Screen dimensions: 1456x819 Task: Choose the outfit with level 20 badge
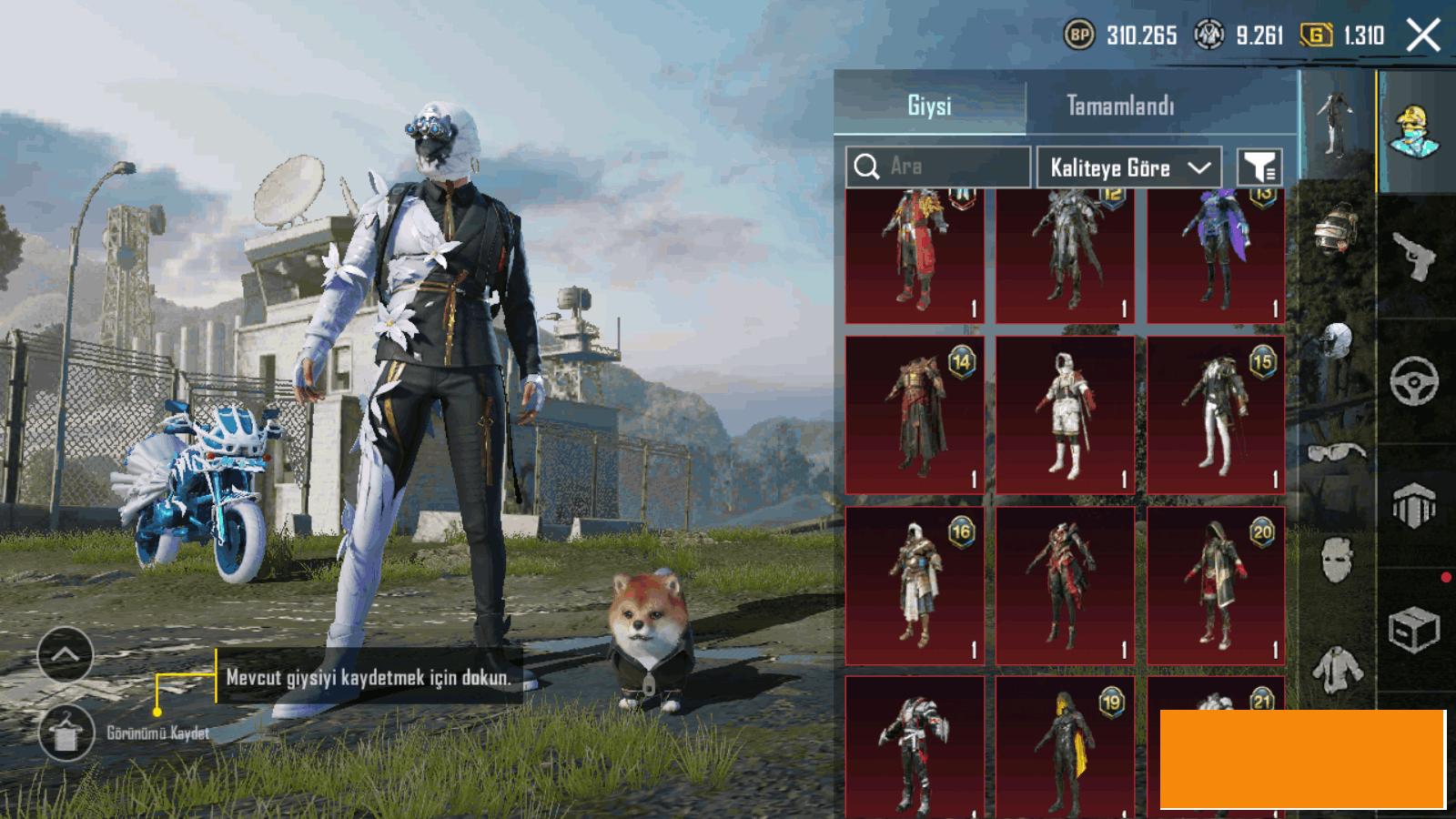[x=1216, y=585]
